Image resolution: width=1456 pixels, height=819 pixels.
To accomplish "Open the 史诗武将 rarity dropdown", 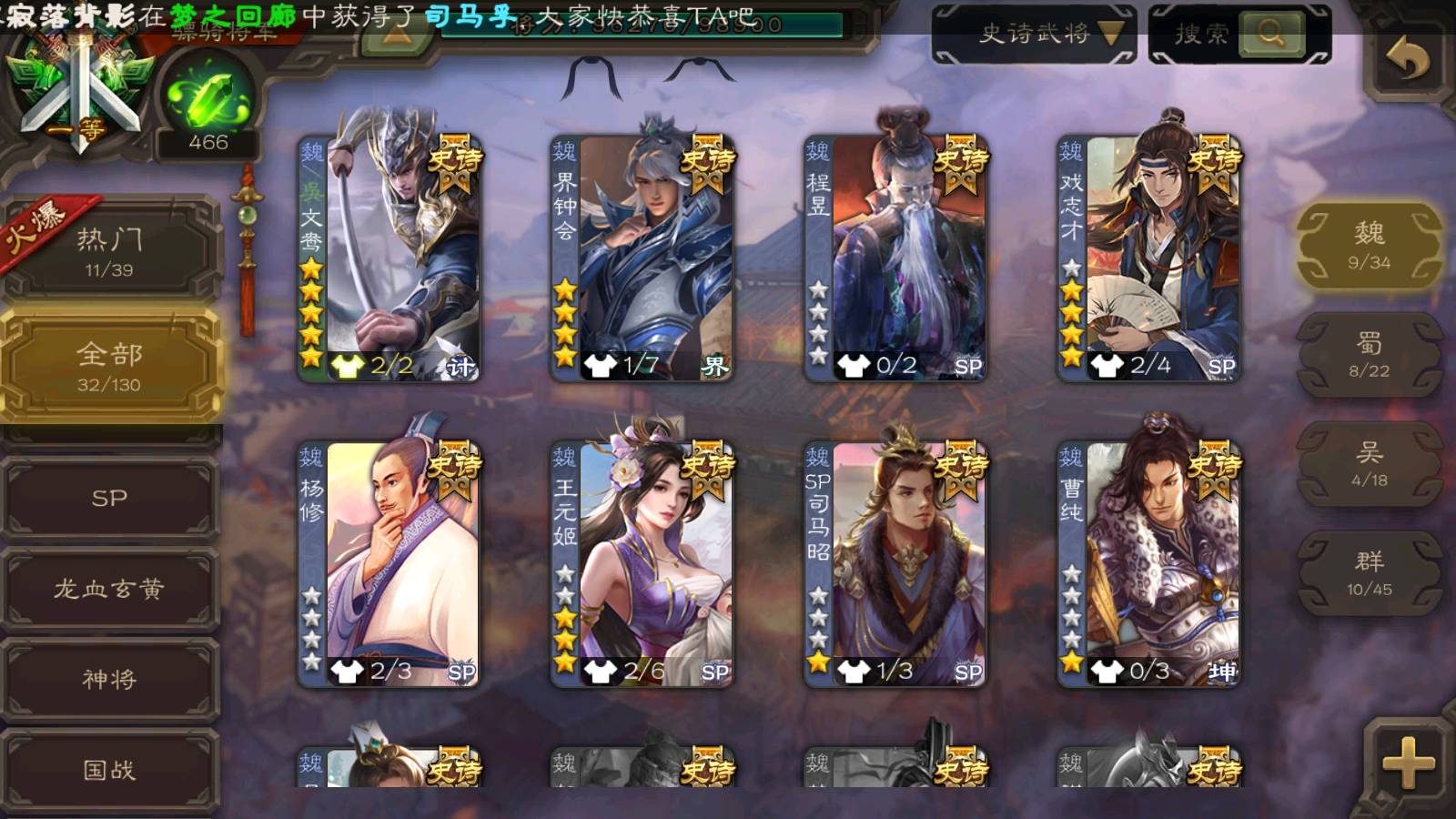I will pyautogui.click(x=1034, y=35).
